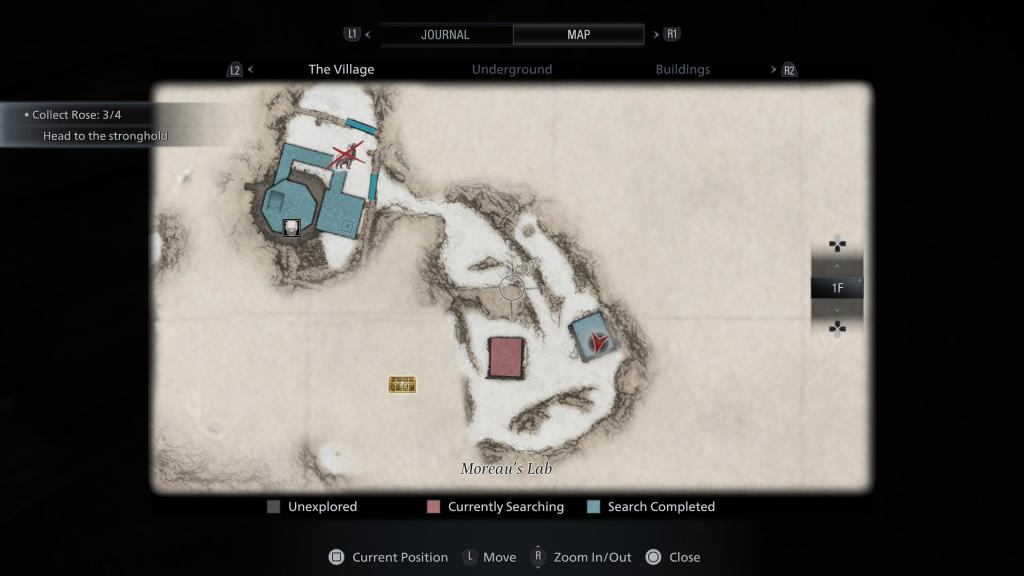Viewport: 1024px width, 576px height.
Task: Open The Village map area
Action: coord(341,70)
